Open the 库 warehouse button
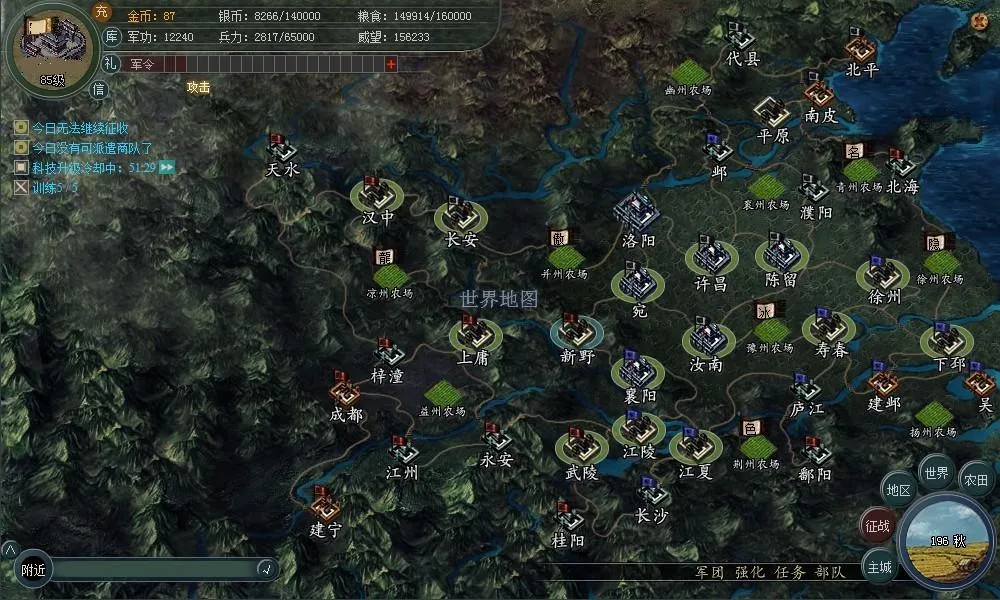The image size is (1000, 600). click(x=112, y=37)
